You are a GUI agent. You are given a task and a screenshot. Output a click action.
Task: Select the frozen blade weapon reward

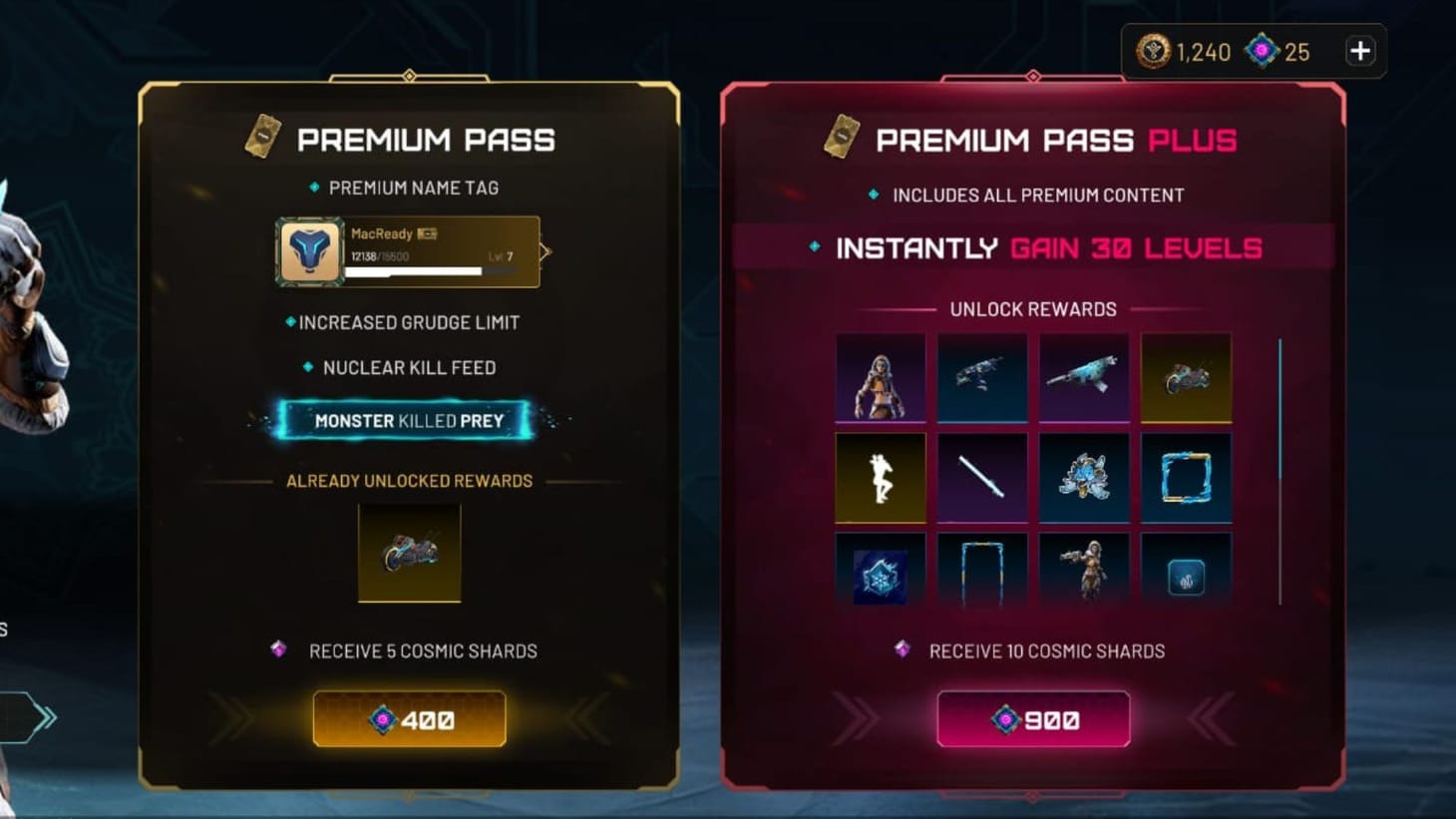point(982,478)
